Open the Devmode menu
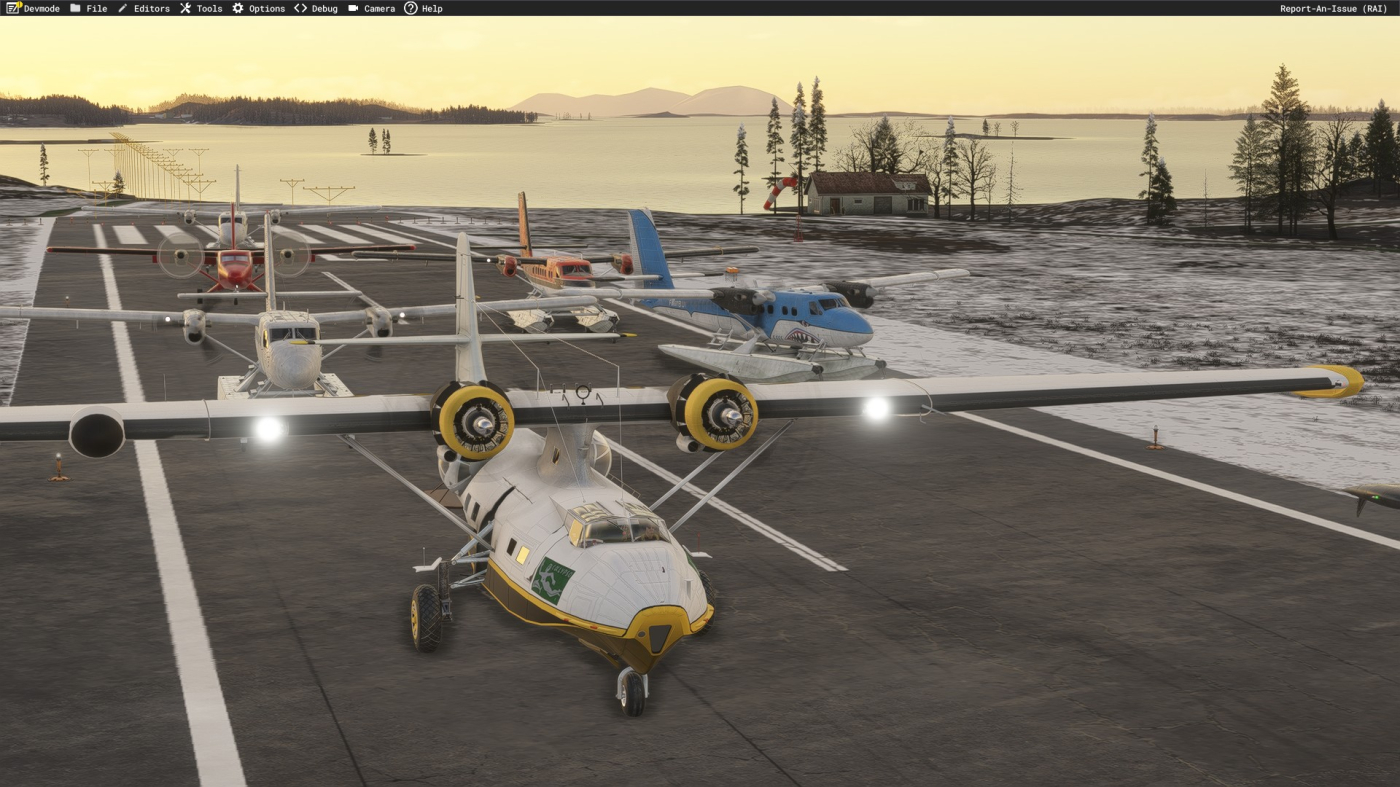1400x787 pixels. click(33, 8)
